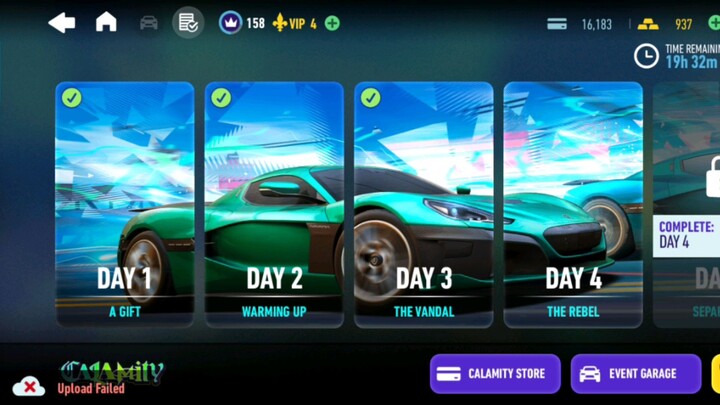Click the Upload Failed cloud icon
This screenshot has height=405, width=720.
pyautogui.click(x=29, y=386)
